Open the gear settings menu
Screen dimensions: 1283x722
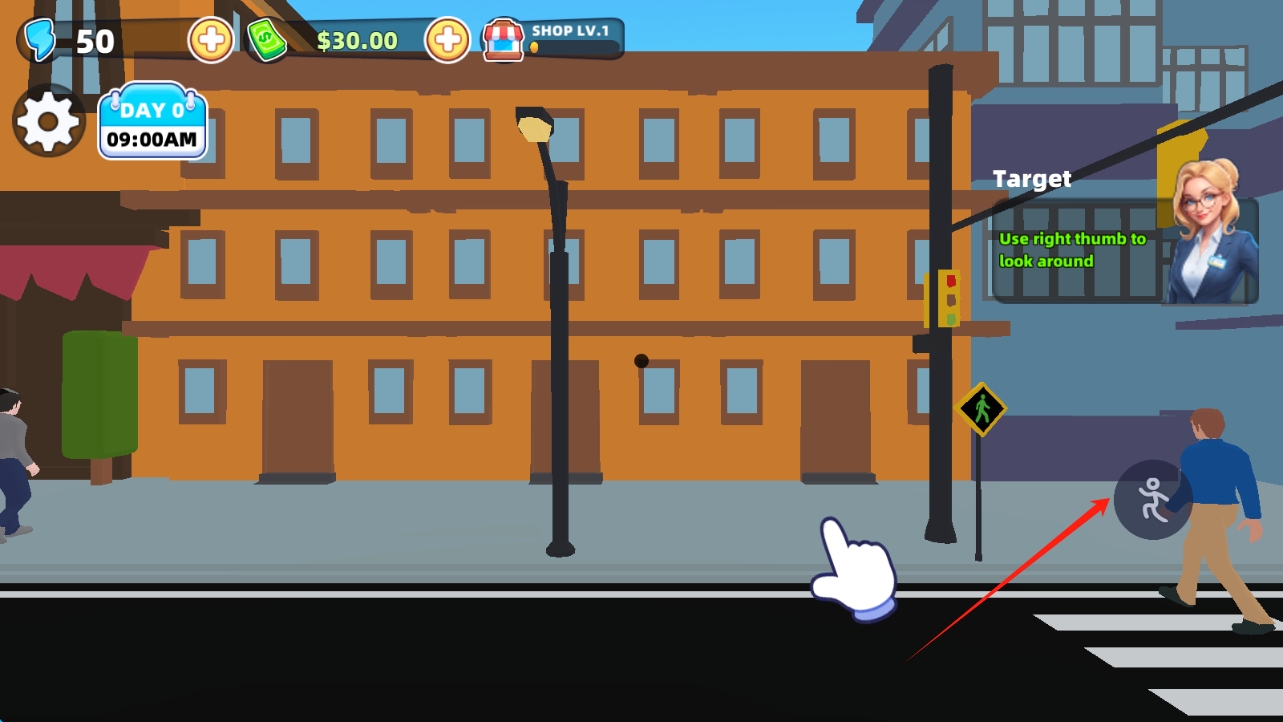coord(48,121)
